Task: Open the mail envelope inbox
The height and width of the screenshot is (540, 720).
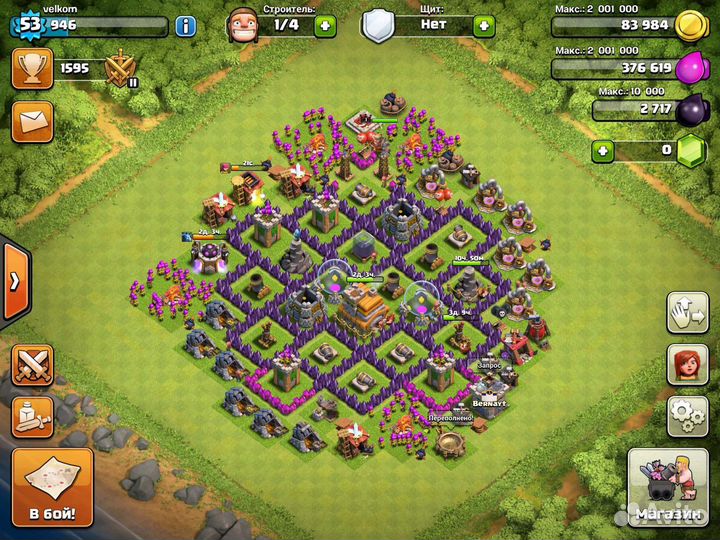Action: (31, 121)
